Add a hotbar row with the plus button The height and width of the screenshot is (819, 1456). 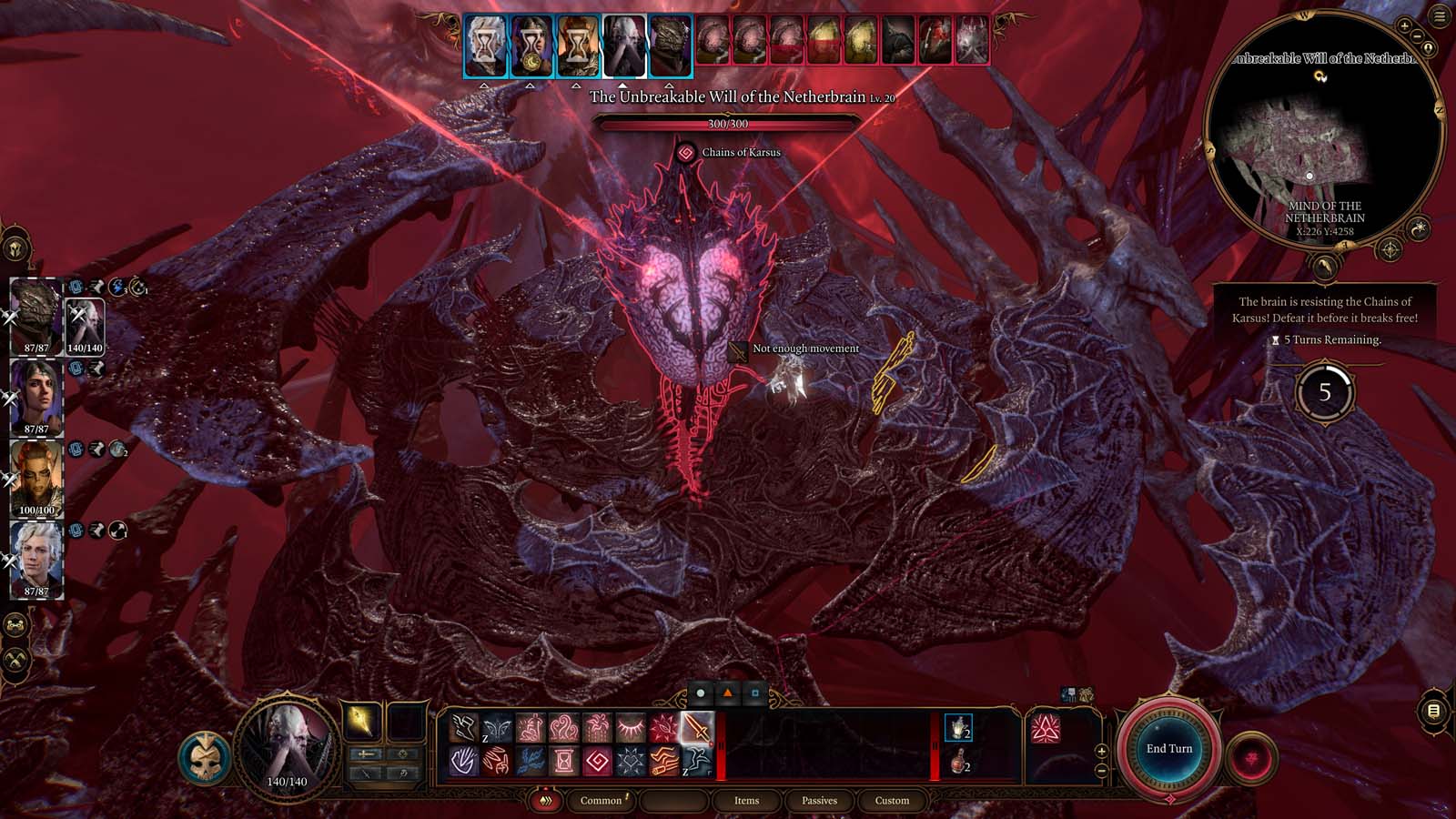click(x=1101, y=752)
